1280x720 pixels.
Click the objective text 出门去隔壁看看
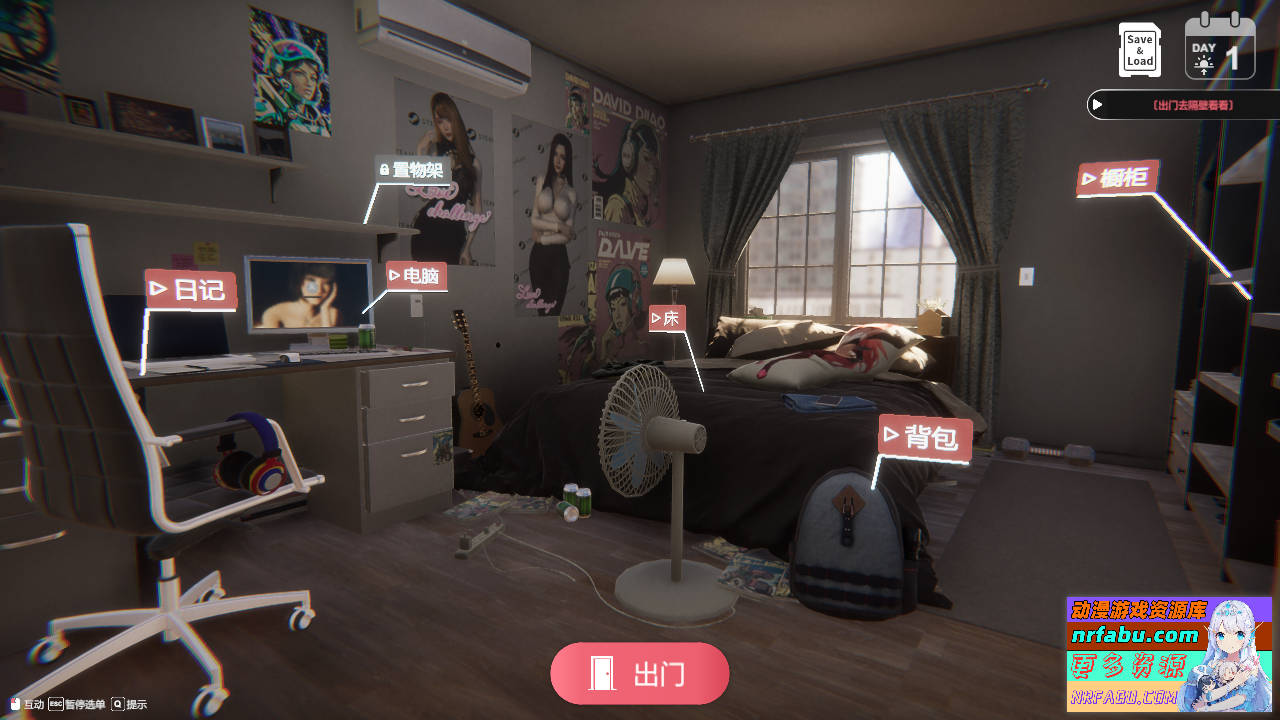click(x=1195, y=104)
